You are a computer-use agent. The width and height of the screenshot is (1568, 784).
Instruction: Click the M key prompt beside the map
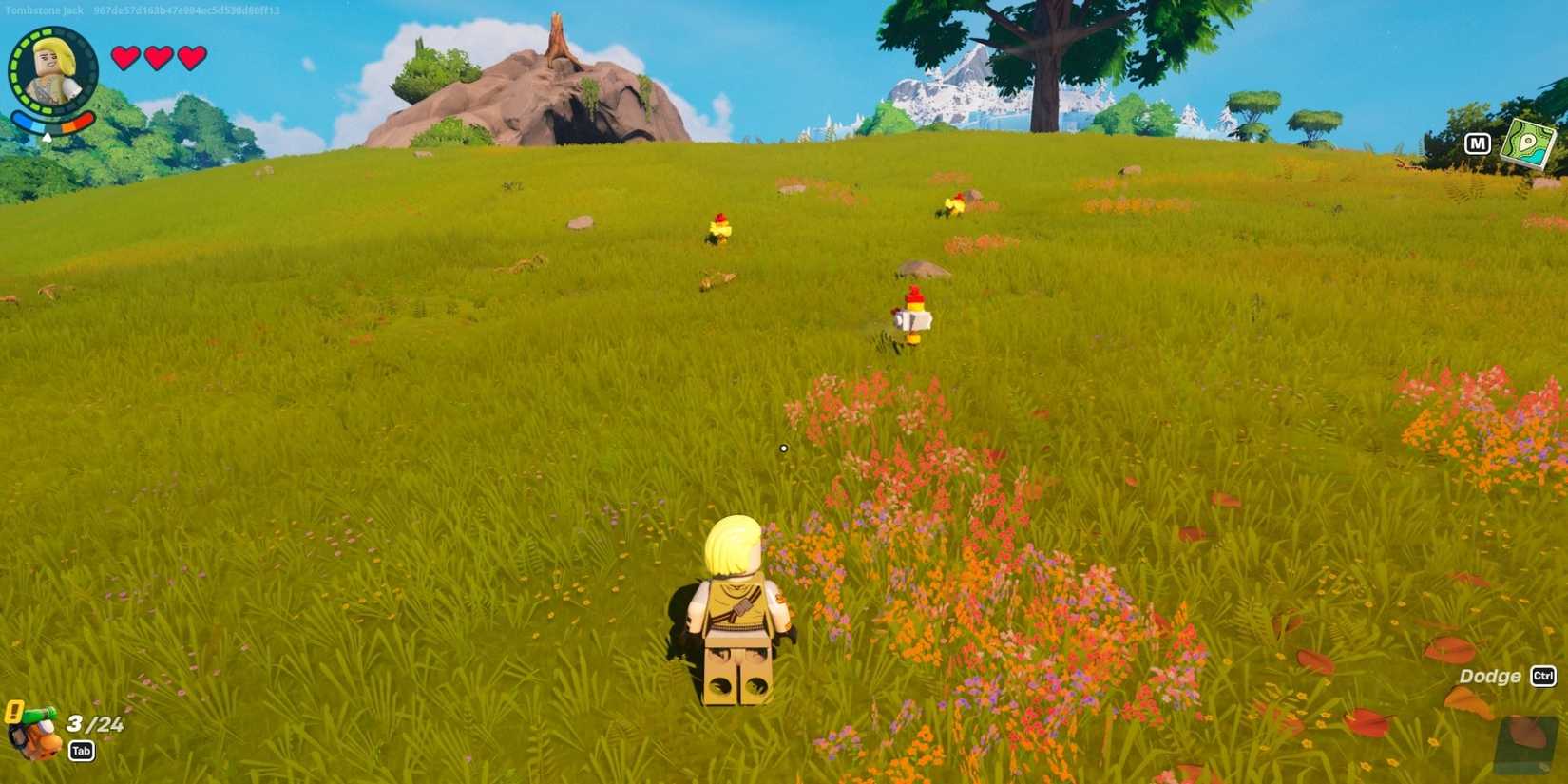pos(1479,143)
